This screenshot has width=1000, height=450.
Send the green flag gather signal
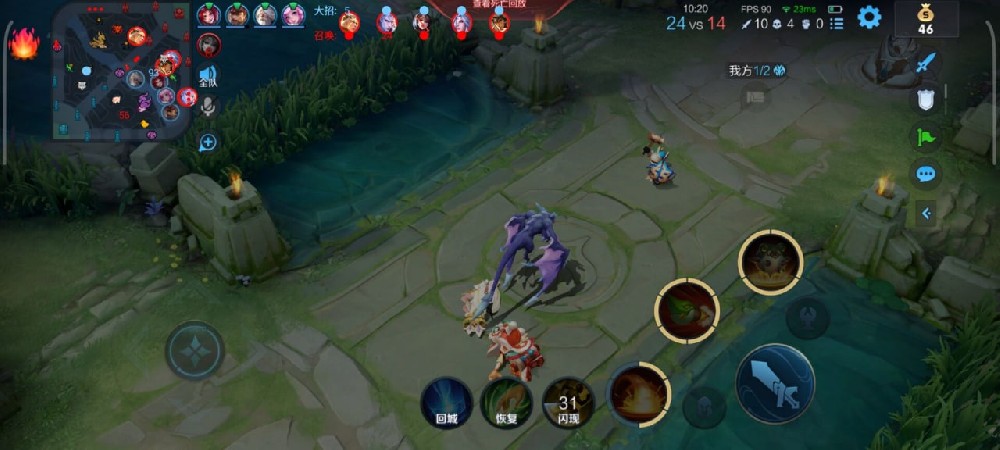(x=926, y=136)
